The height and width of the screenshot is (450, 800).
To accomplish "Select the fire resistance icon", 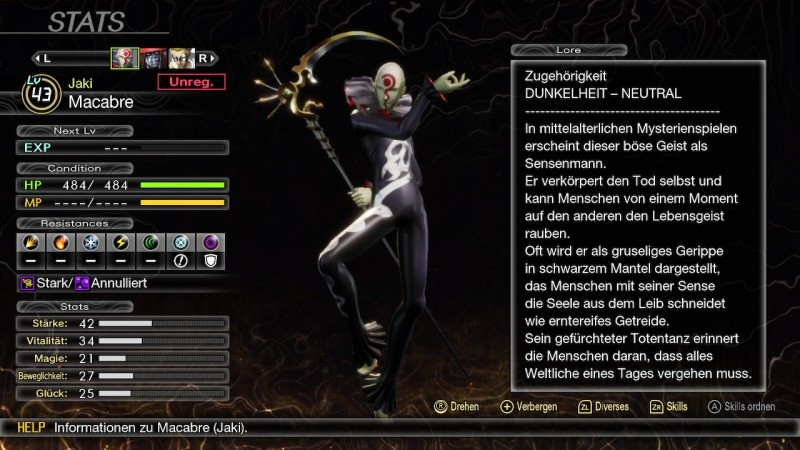I will tap(59, 242).
